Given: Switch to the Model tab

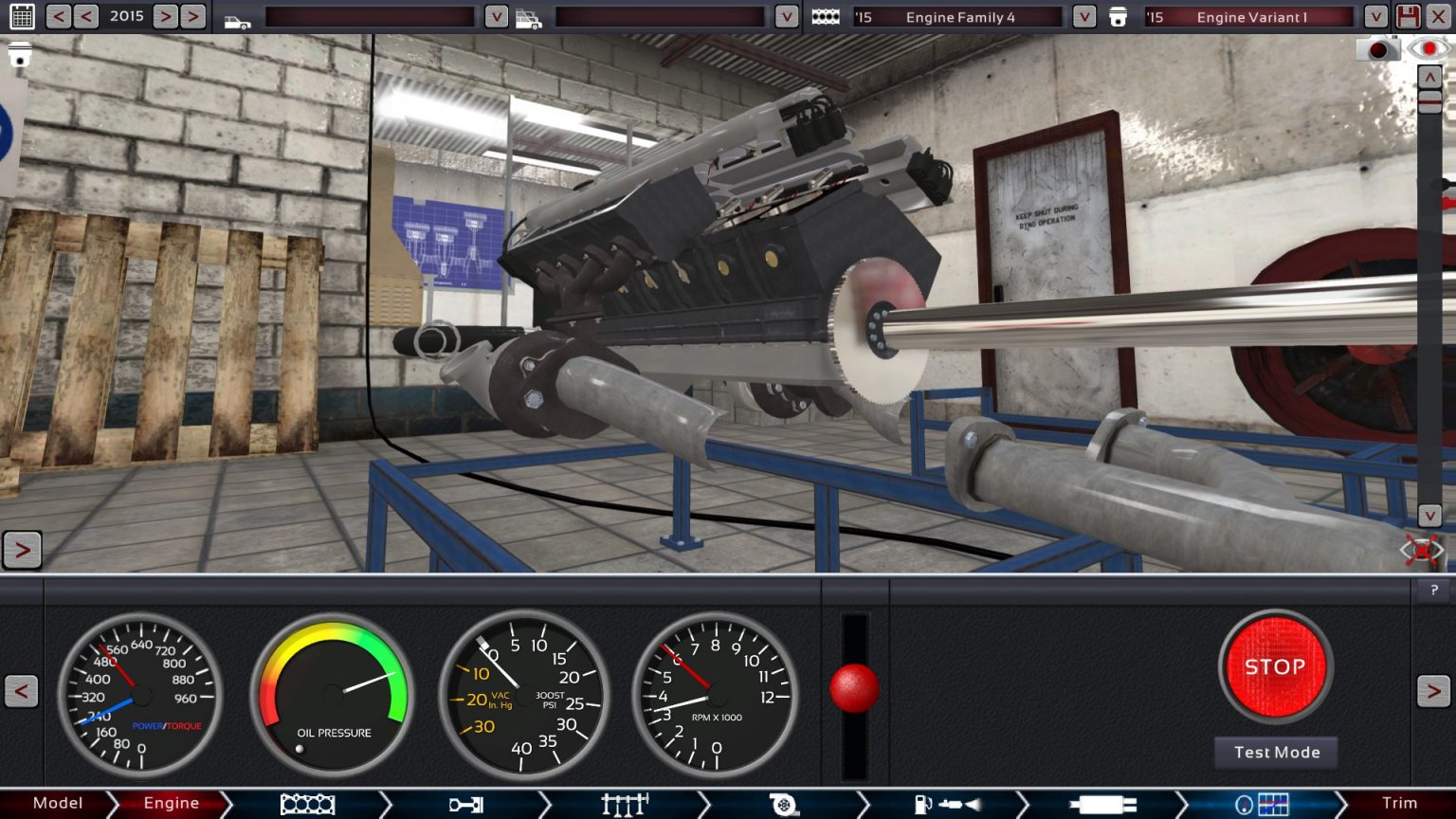Looking at the screenshot, I should pyautogui.click(x=57, y=803).
